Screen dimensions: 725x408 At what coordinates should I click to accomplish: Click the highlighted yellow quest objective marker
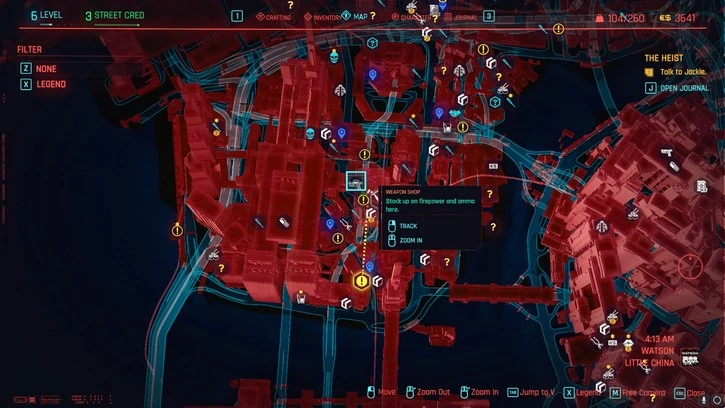[x=361, y=283]
